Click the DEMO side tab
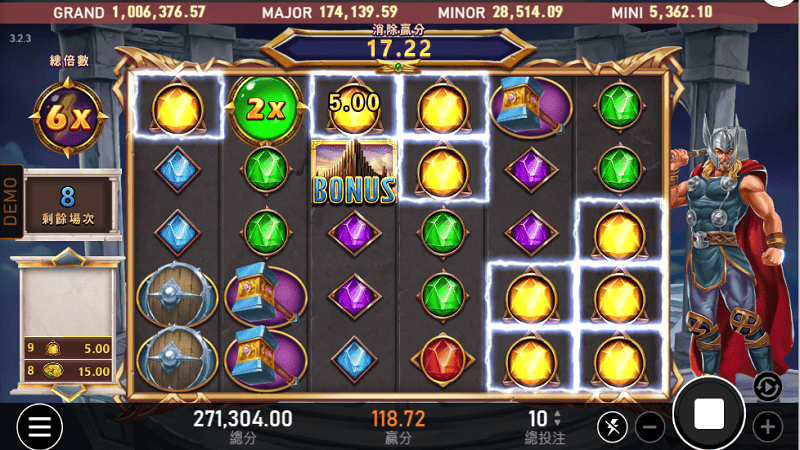Screen dimensions: 800x450 click(11, 201)
